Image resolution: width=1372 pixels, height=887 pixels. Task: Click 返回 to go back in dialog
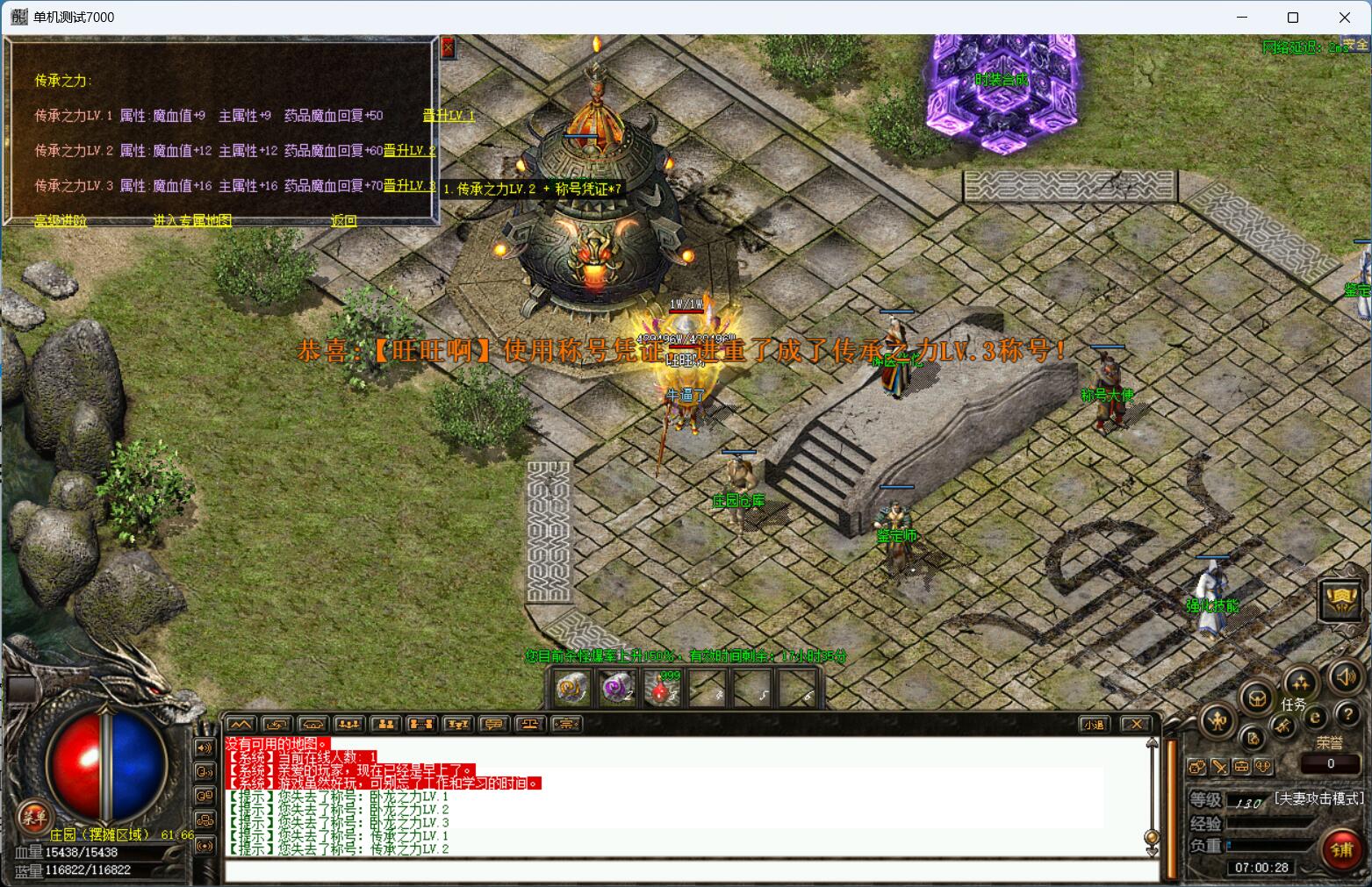344,221
